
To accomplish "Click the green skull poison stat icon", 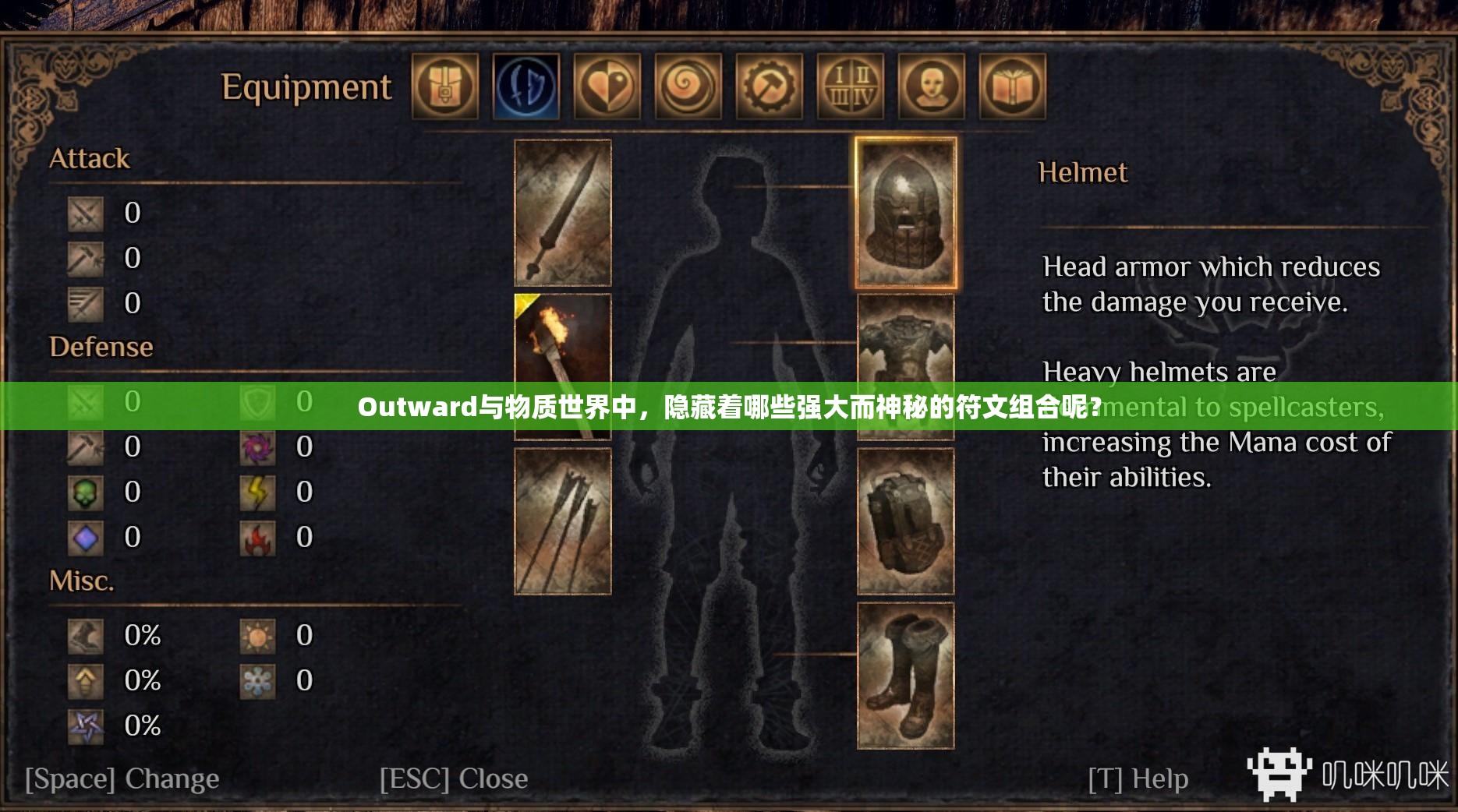I will coord(86,492).
